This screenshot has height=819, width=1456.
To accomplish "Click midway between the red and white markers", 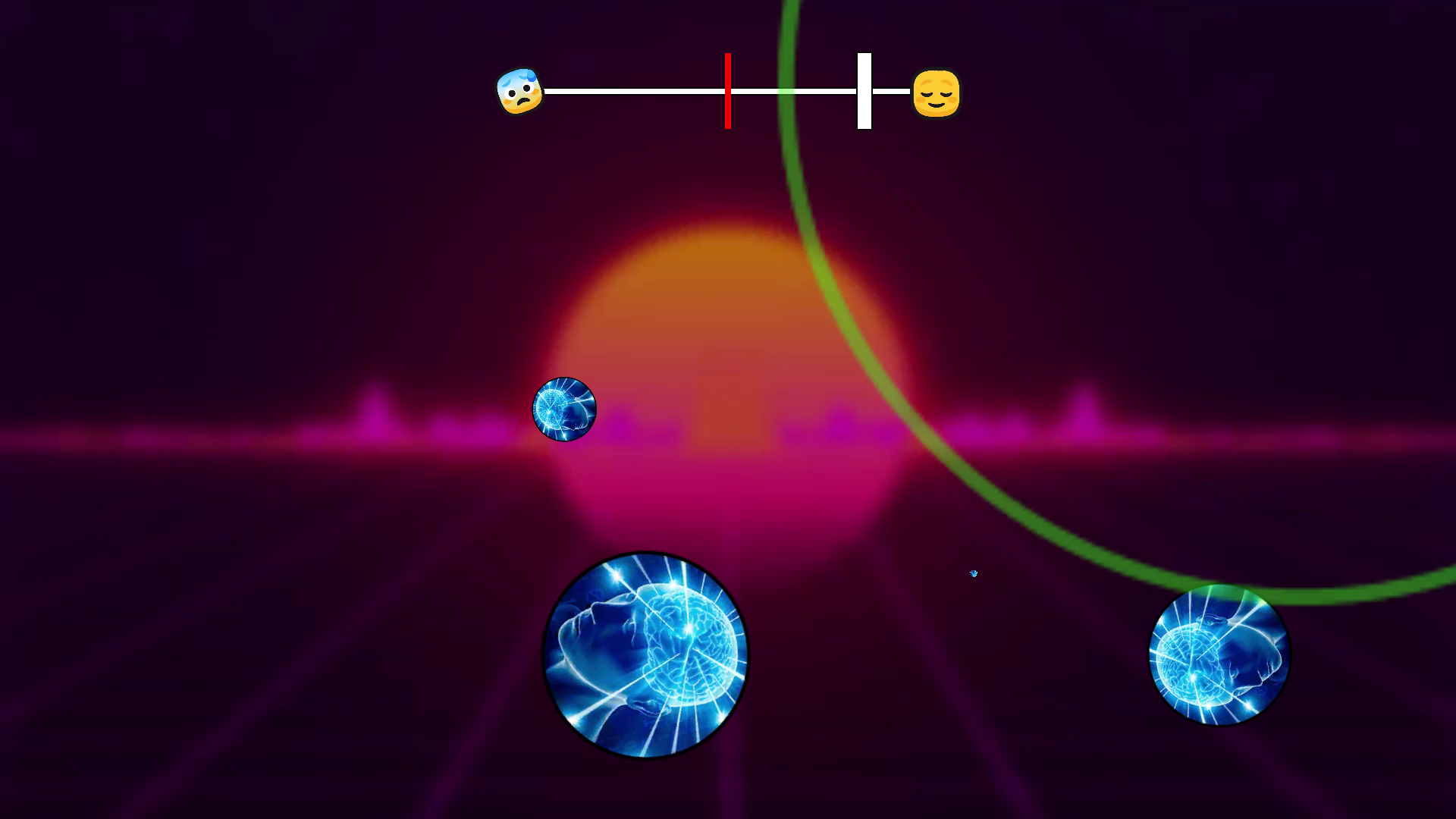I will coord(795,91).
